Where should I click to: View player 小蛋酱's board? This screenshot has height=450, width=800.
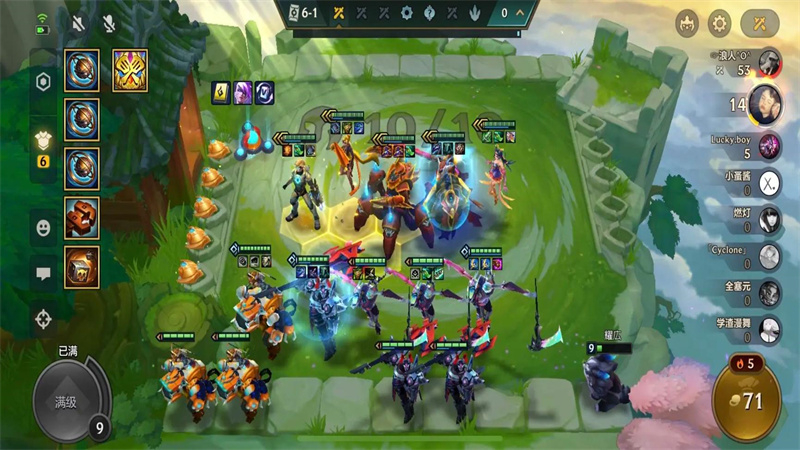[x=769, y=184]
